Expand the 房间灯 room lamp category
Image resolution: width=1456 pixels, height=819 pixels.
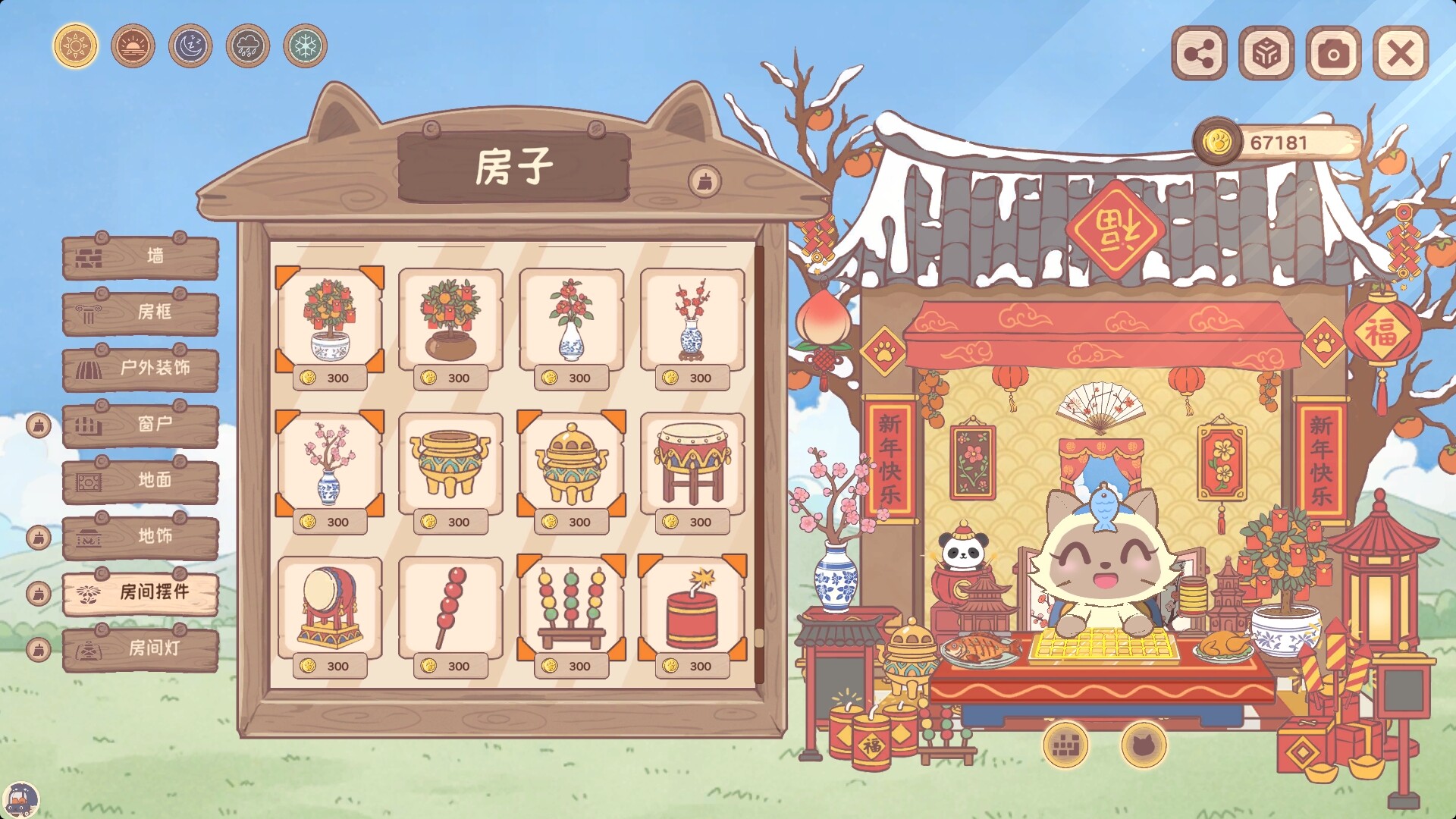tap(140, 648)
